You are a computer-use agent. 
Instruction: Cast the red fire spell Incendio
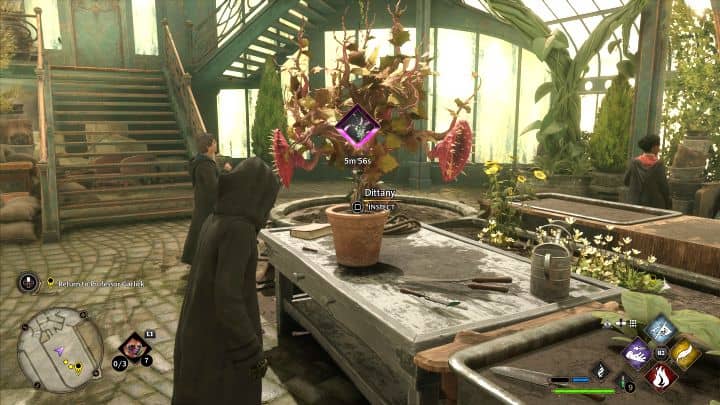click(660, 376)
